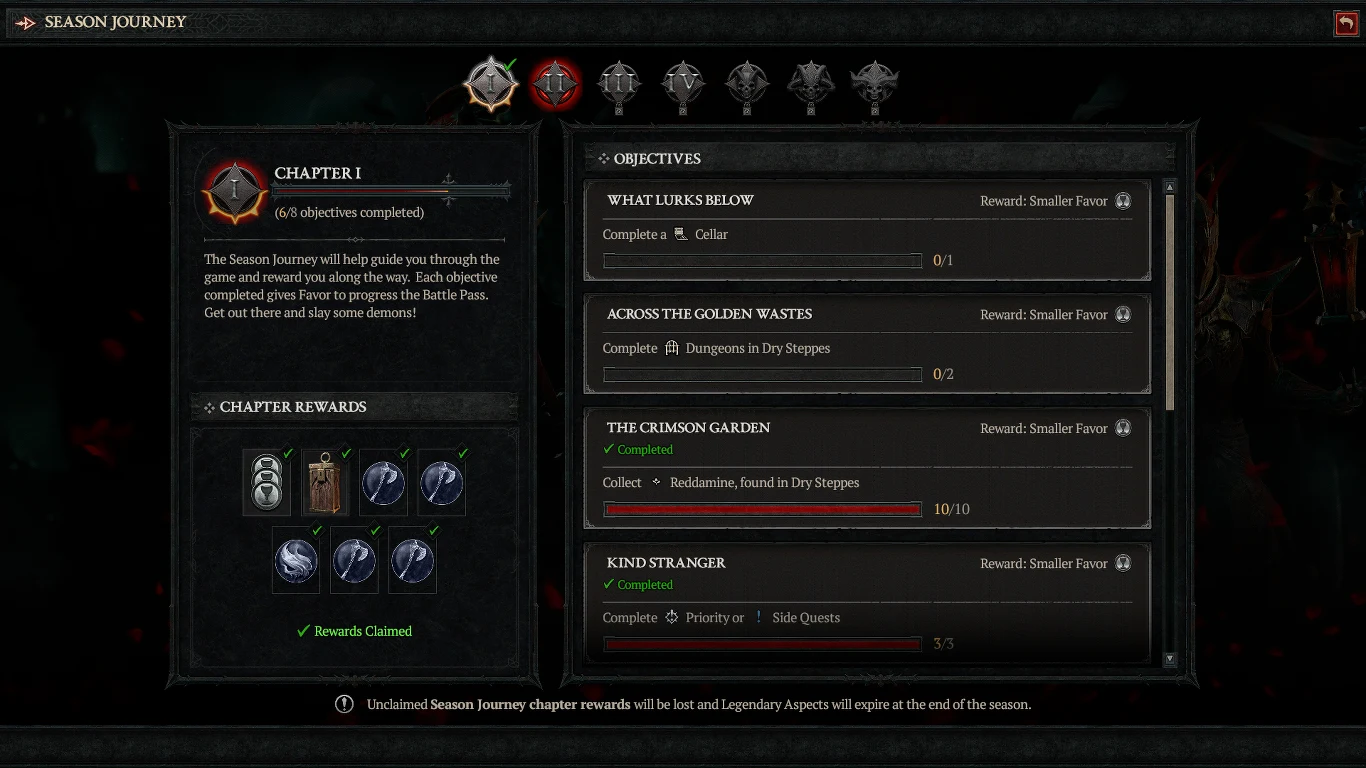This screenshot has height=768, width=1366.
Task: Click the Favor icon on What Lurks Below
Action: (1123, 201)
